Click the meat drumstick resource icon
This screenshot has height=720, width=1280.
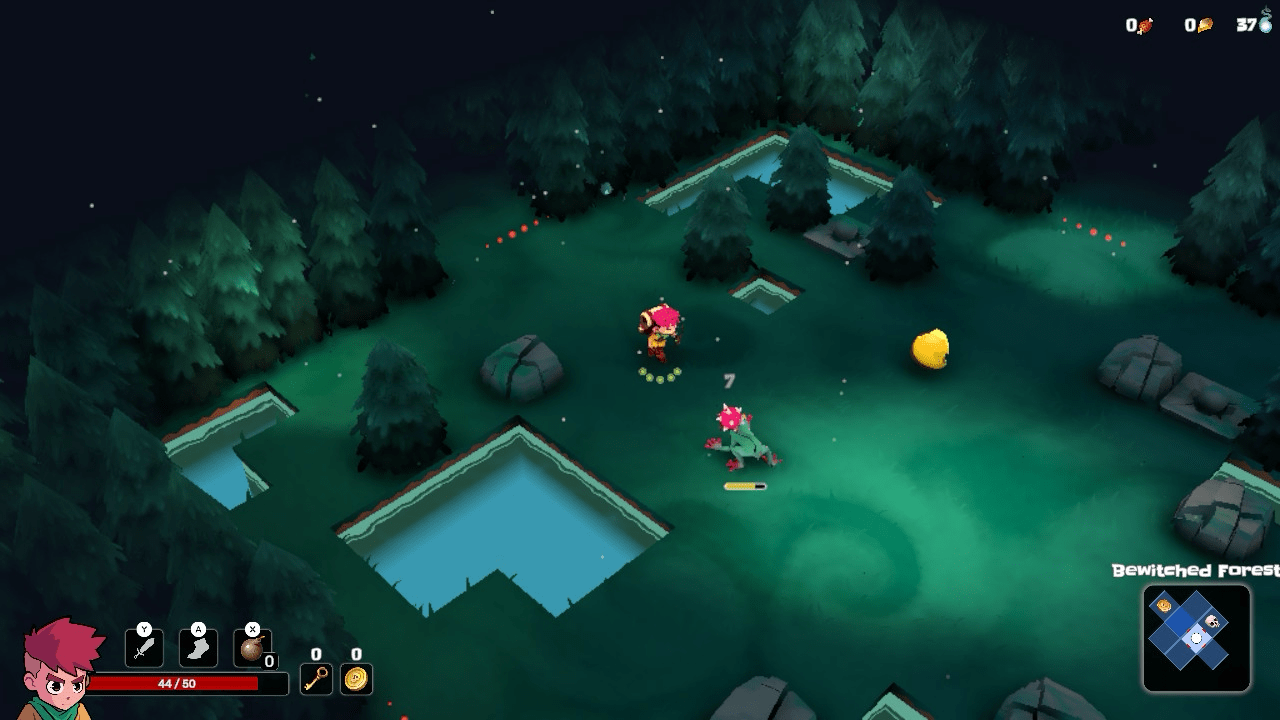[x=1145, y=25]
